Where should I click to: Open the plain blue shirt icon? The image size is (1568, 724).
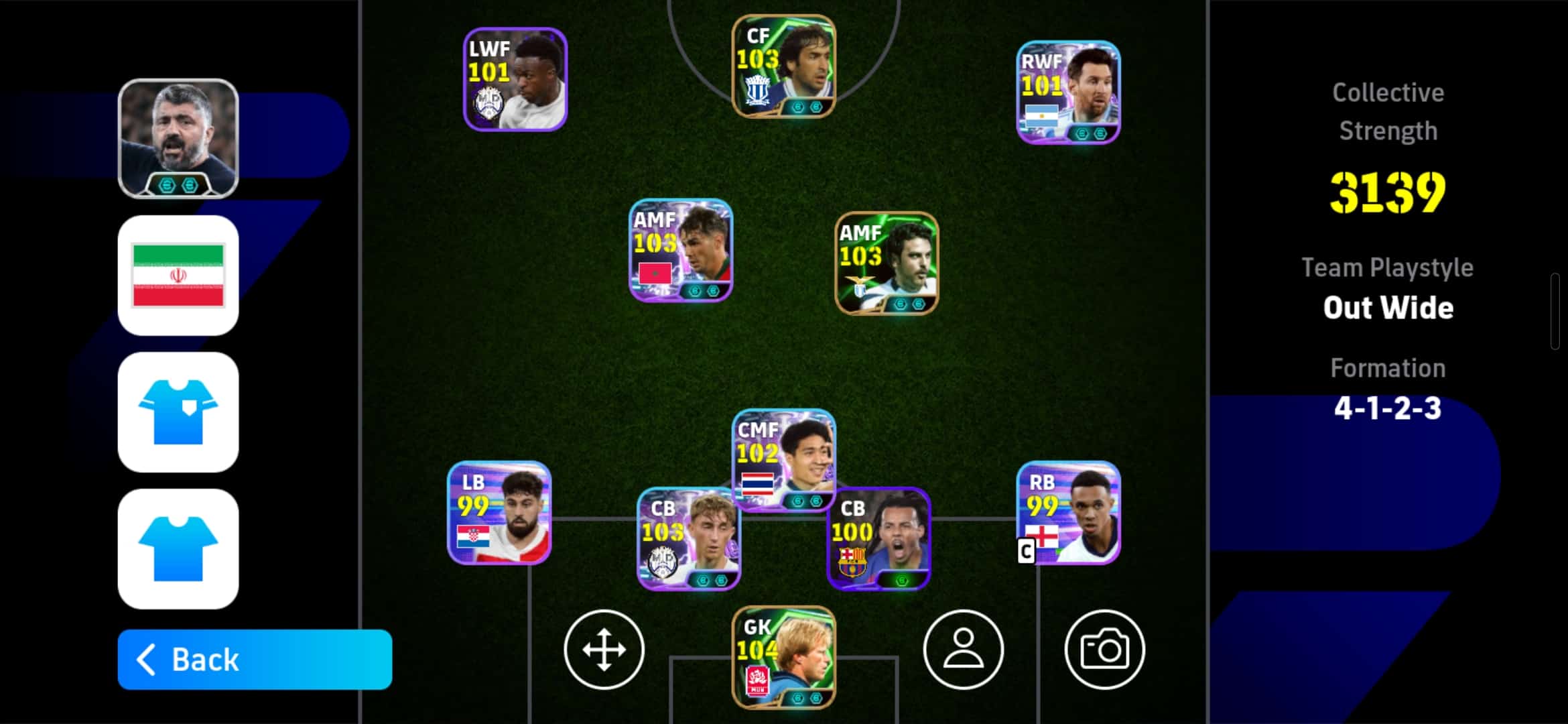(x=178, y=549)
